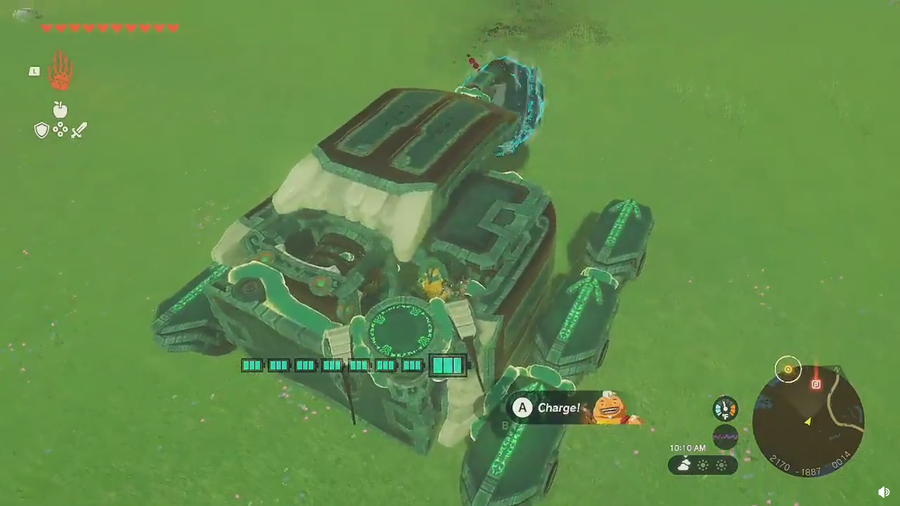The image size is (900, 506).
Task: Click the purple sound-wave noise meter
Action: tap(725, 437)
